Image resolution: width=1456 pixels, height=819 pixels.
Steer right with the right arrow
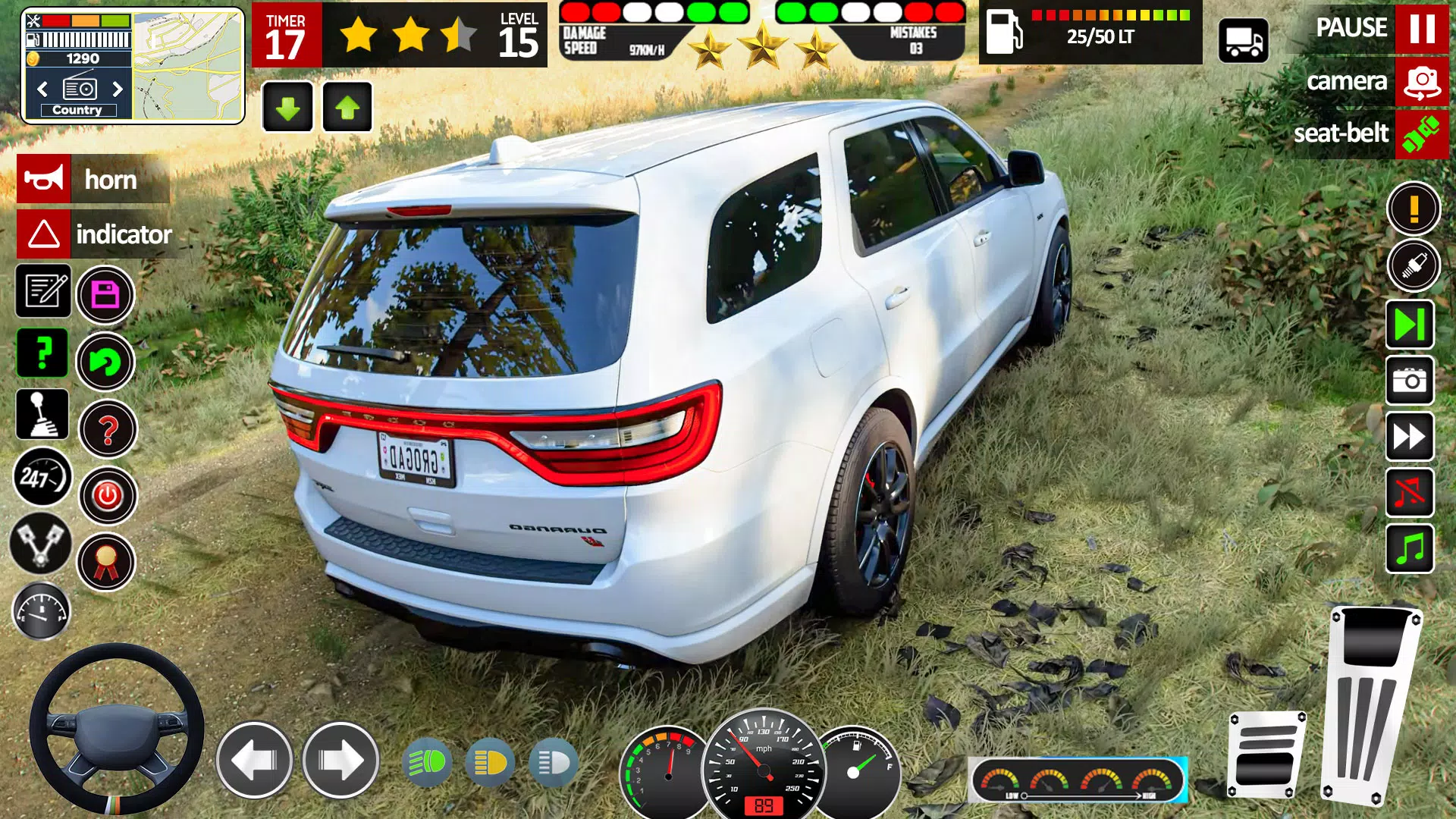pos(340,760)
